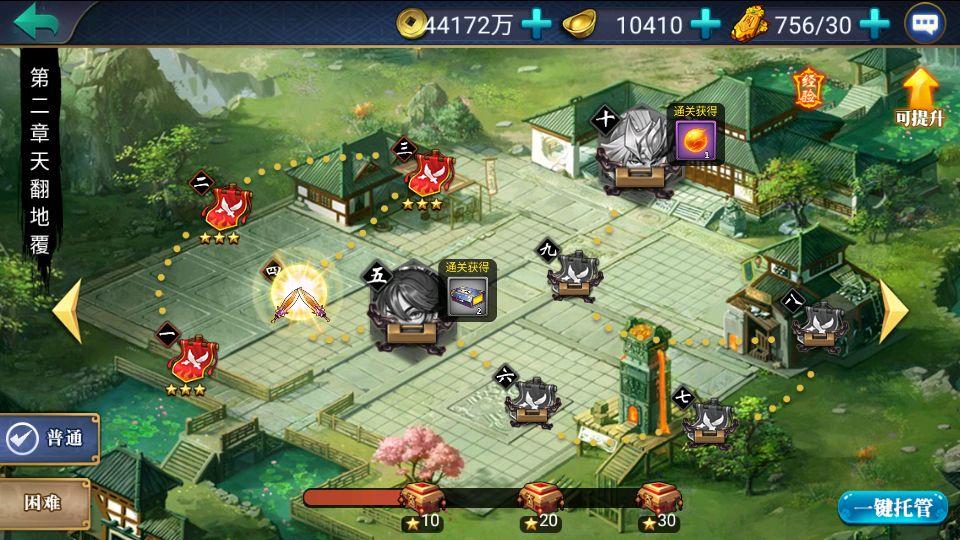Viewport: 960px width, 540px height.
Task: Activate 一键托管 auto-play
Action: (892, 507)
